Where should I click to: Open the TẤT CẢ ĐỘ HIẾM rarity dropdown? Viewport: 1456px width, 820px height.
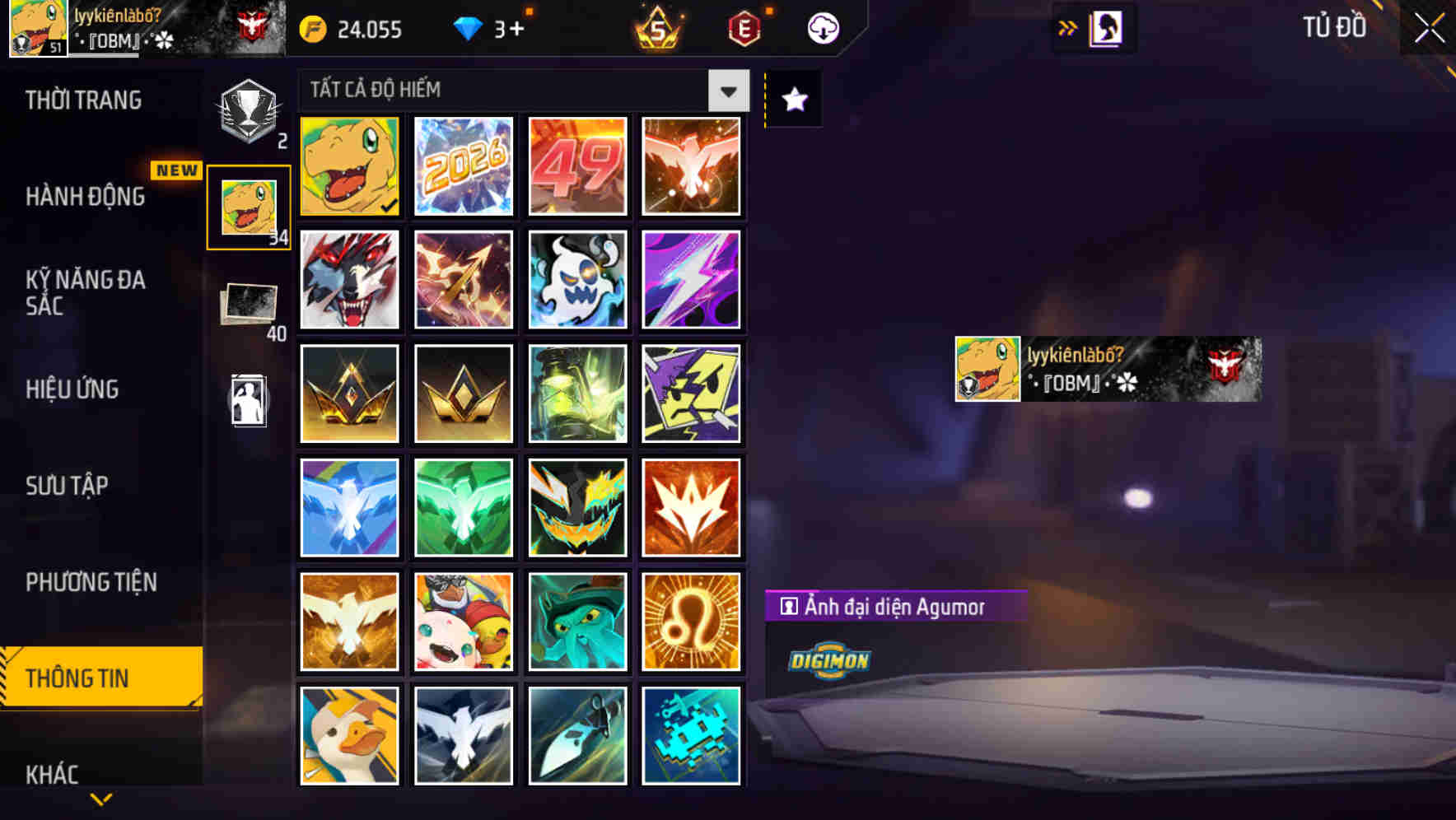click(x=726, y=91)
